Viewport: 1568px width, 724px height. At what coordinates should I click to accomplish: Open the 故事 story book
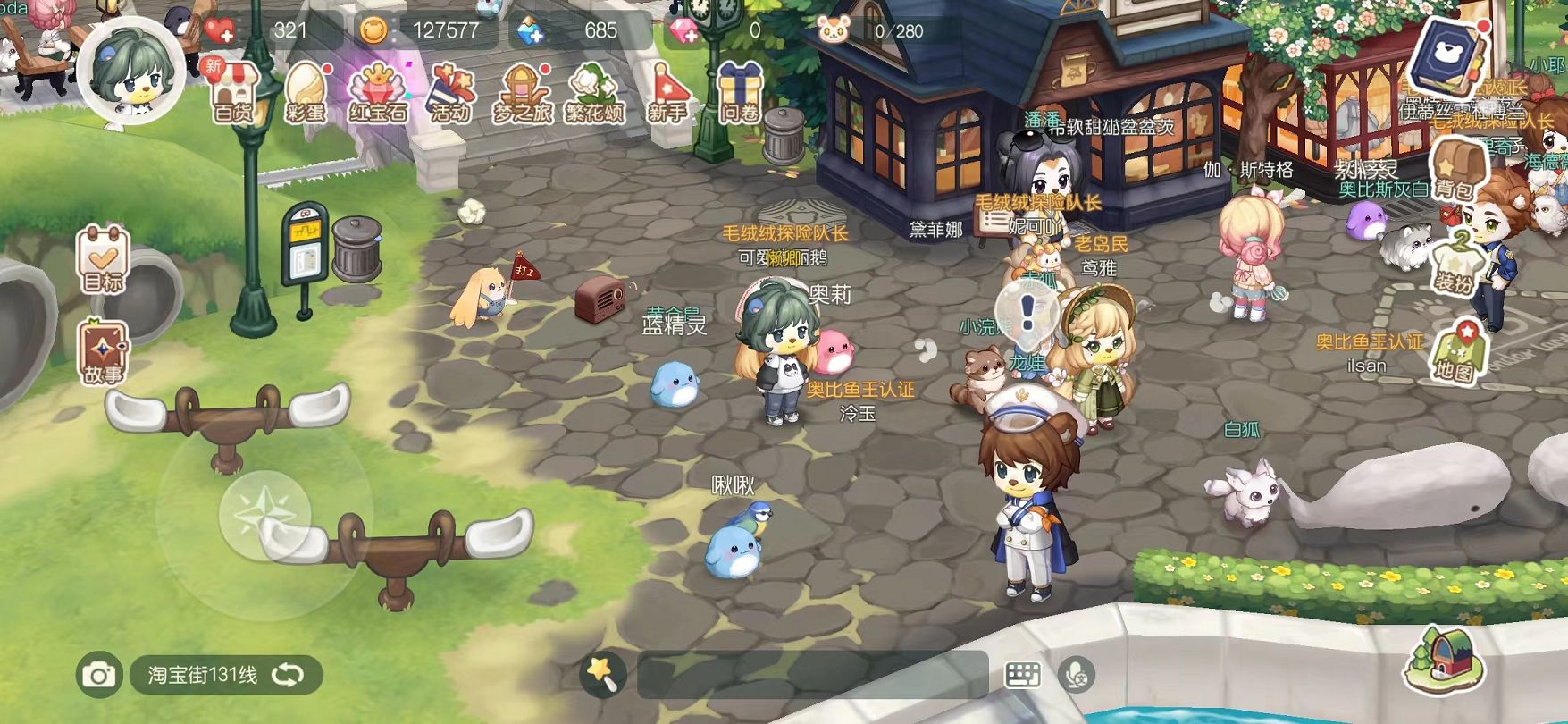[103, 350]
